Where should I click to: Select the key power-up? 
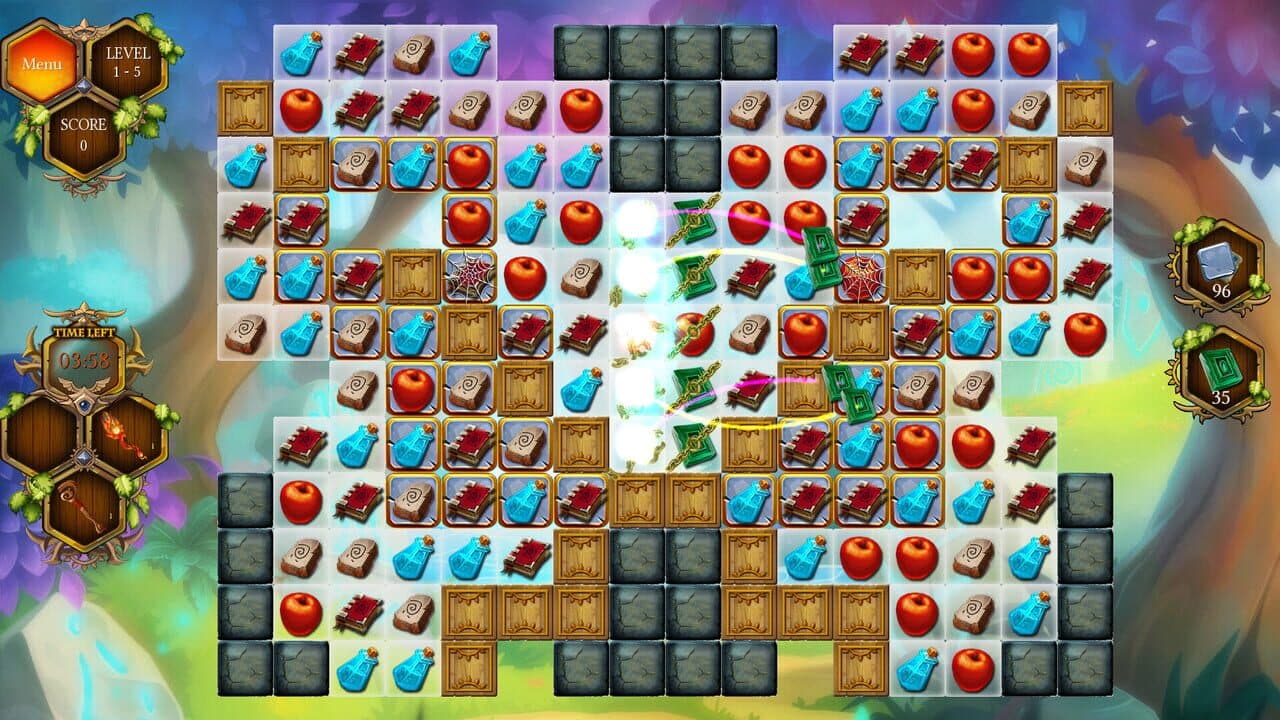click(85, 505)
